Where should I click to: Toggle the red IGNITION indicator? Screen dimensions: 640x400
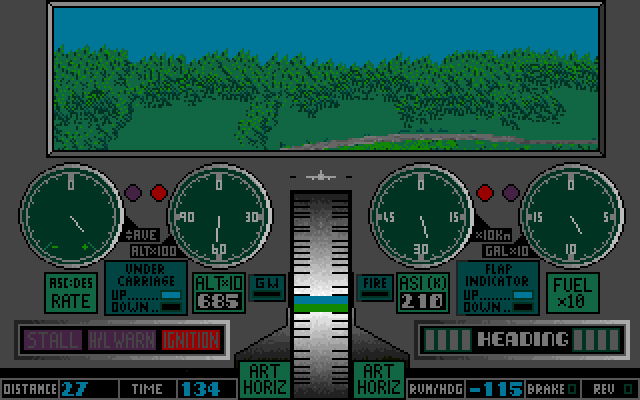point(190,340)
